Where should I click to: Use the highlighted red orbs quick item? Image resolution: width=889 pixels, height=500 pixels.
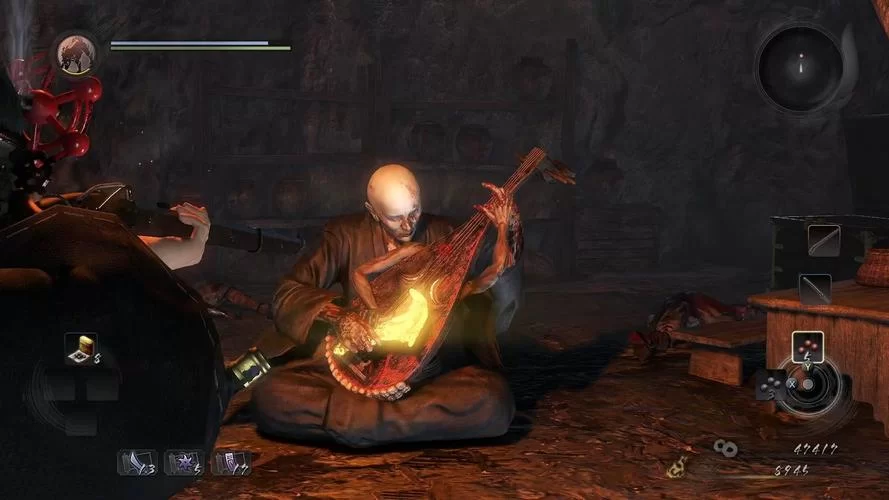pos(807,347)
